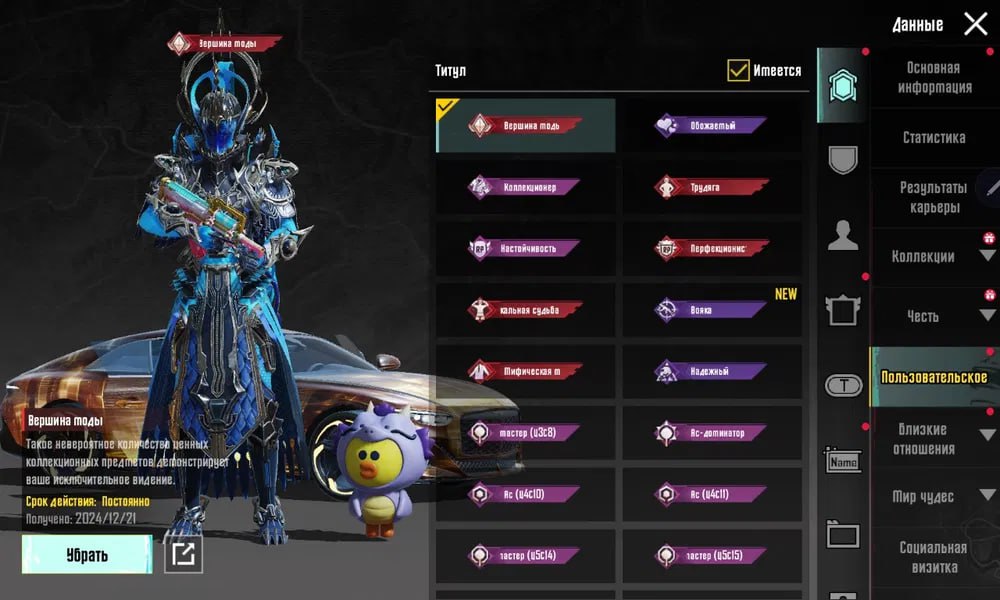Screen dimensions: 1000x600
Task: Pick the Настойчивость title
Action: pos(526,248)
